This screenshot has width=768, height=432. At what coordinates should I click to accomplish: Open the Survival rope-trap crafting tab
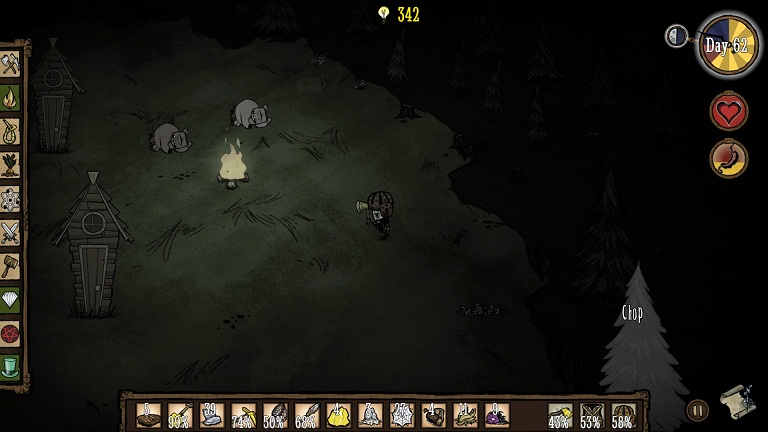click(x=10, y=131)
